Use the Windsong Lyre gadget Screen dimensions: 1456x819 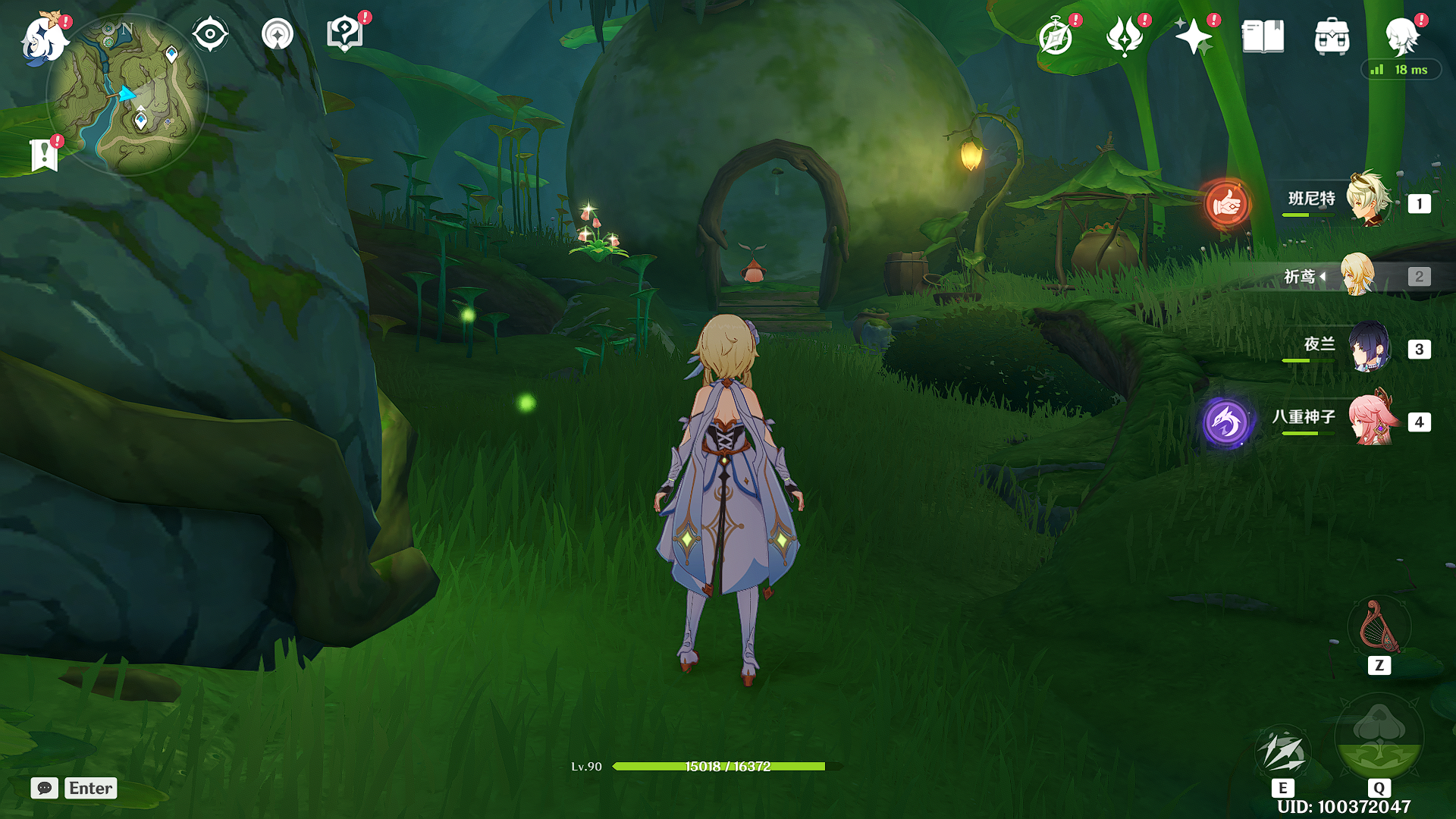[1379, 627]
